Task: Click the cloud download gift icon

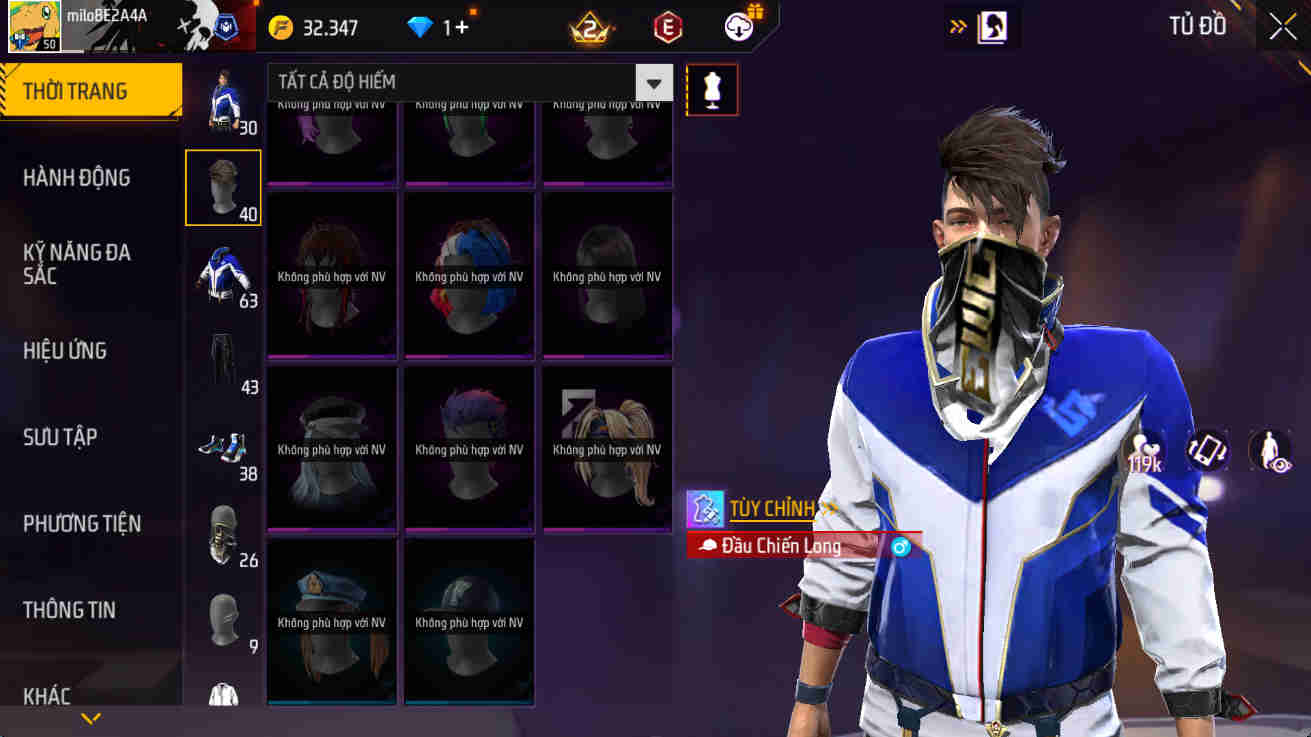Action: 740,25
